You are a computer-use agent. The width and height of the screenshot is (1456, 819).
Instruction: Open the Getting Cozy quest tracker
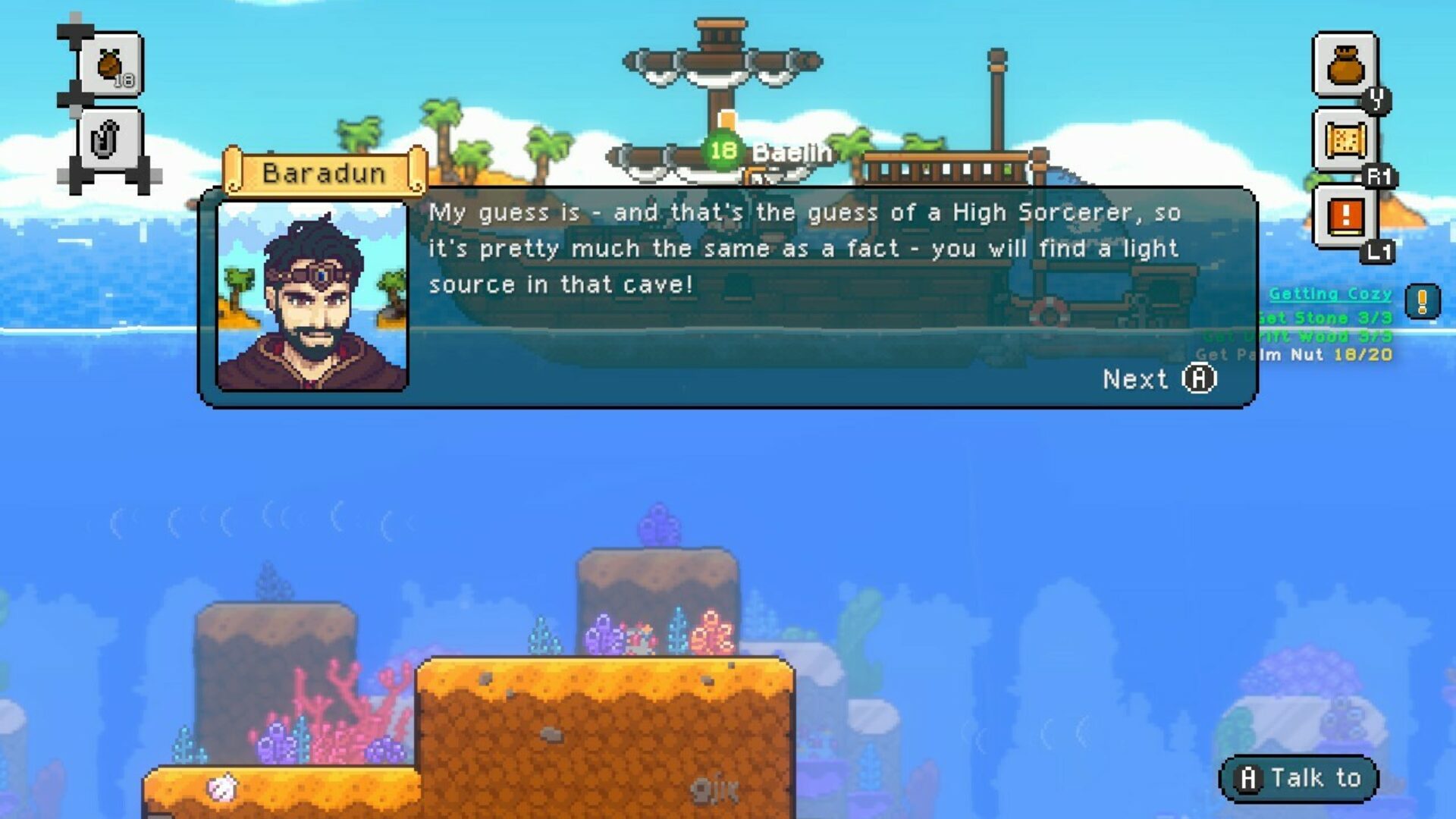pyautogui.click(x=1330, y=293)
